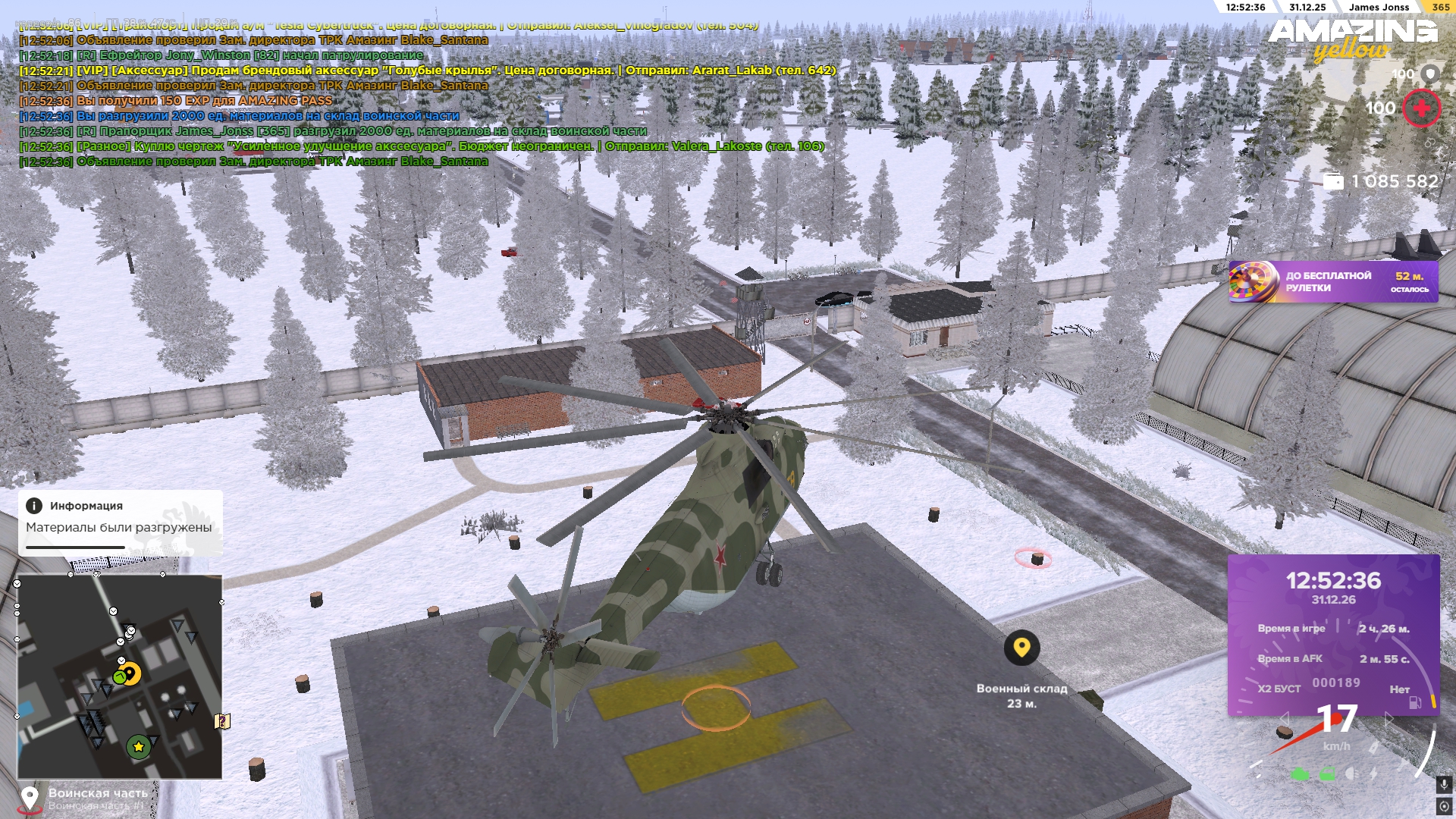Click the minimap of the military base
Image resolution: width=1456 pixels, height=819 pixels.
[x=120, y=676]
